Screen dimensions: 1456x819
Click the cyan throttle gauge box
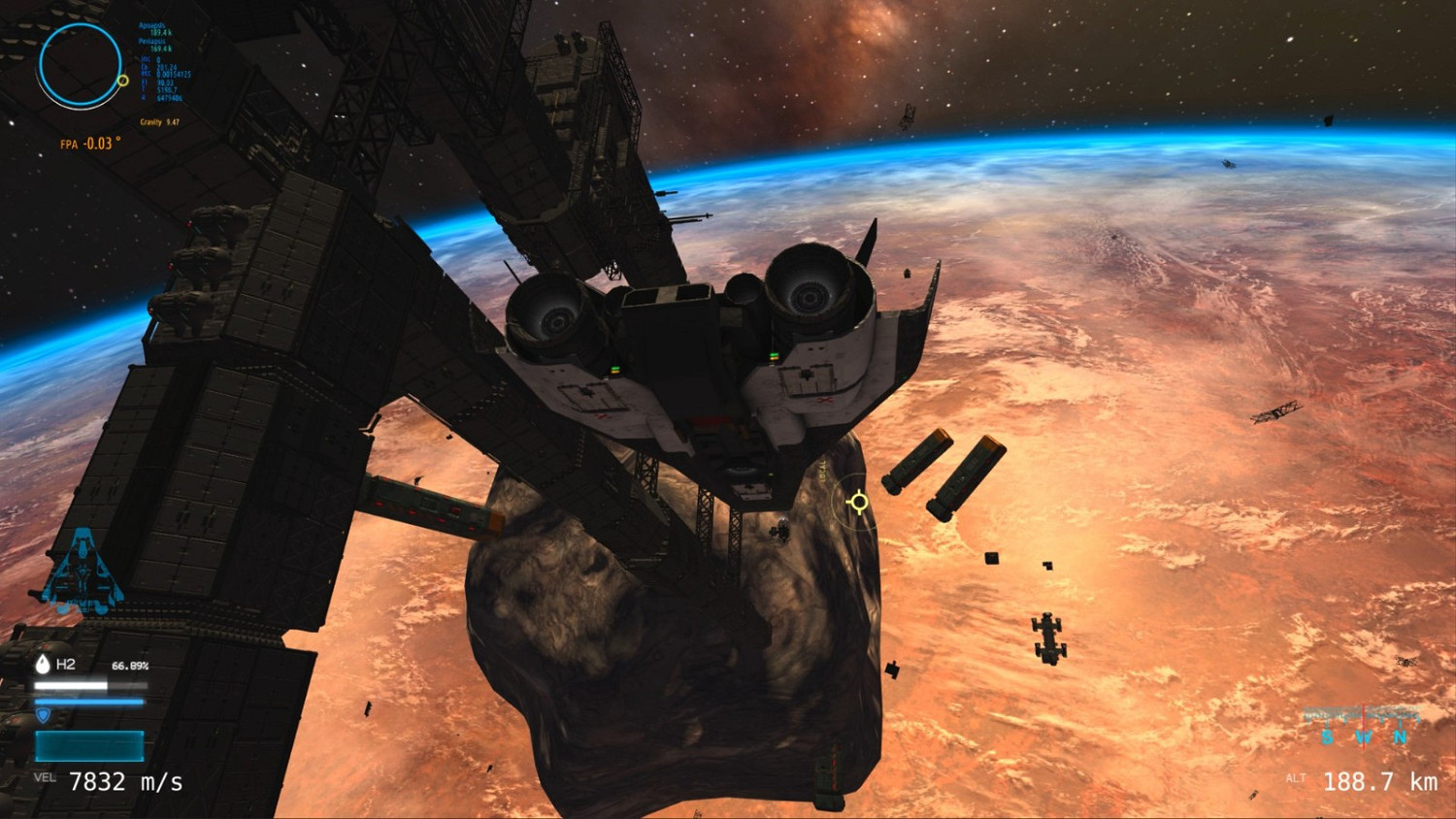87,745
